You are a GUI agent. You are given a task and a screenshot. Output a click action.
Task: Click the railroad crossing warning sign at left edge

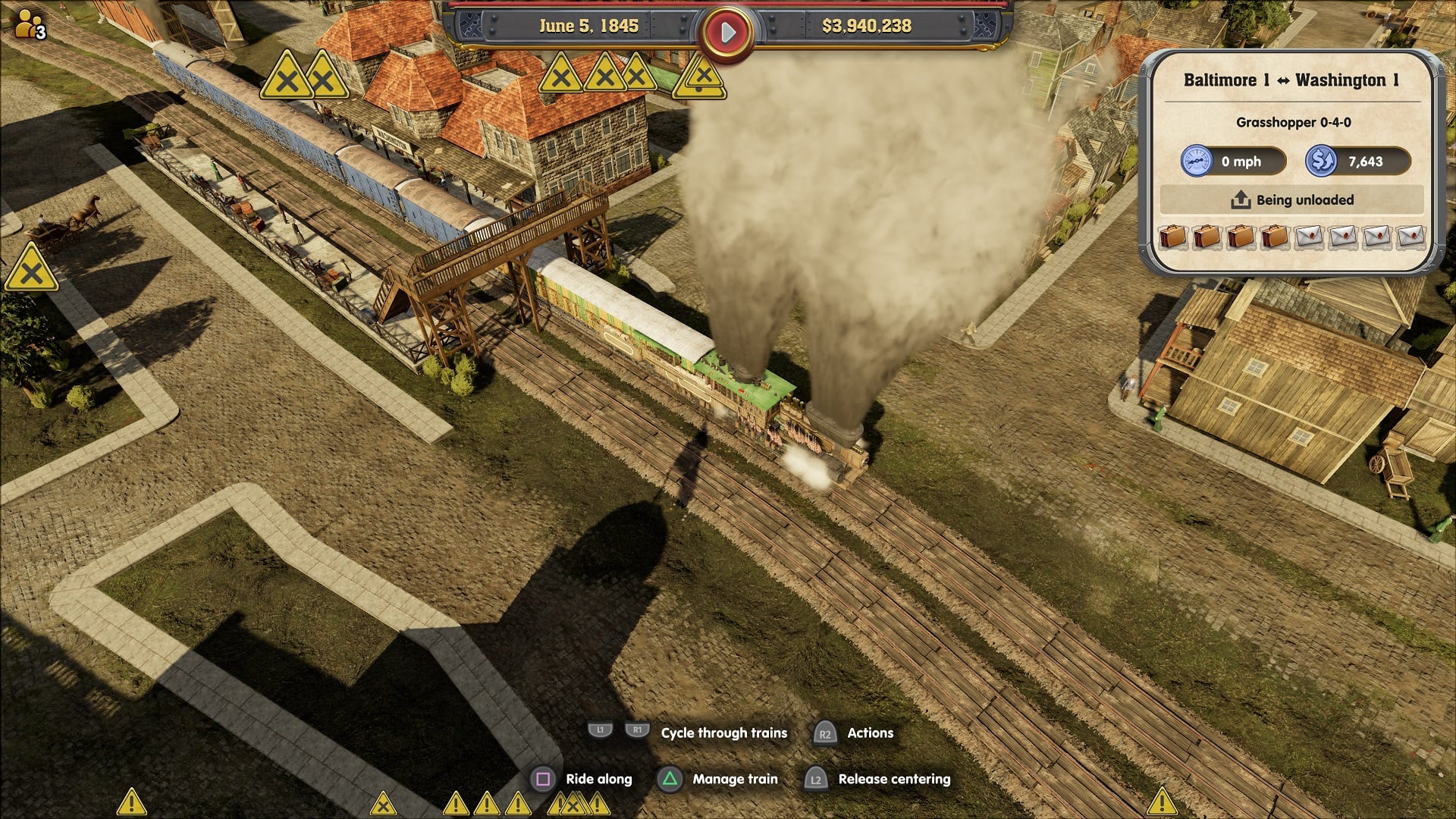[31, 270]
